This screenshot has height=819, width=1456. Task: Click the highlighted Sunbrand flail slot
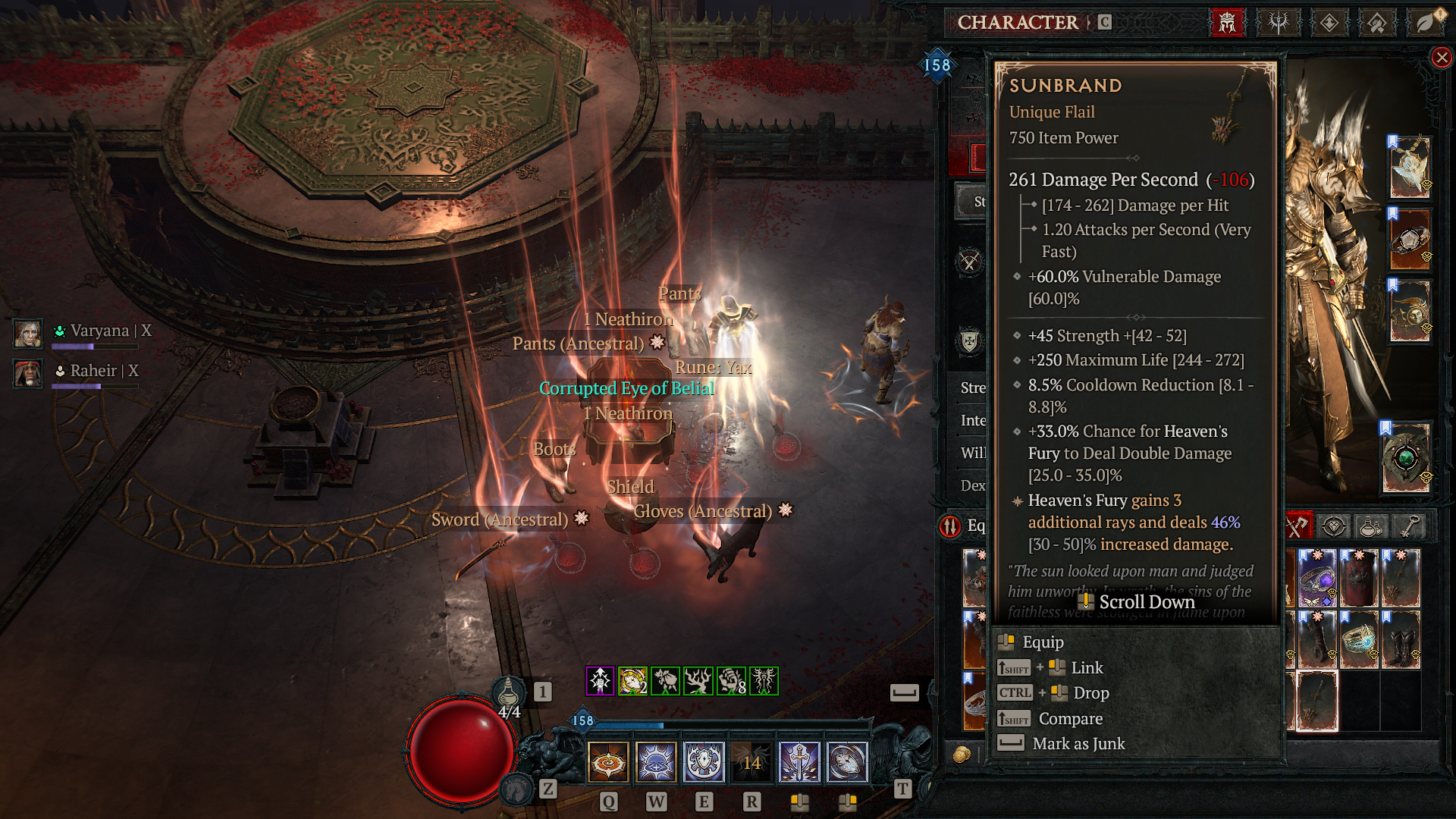click(x=1317, y=701)
